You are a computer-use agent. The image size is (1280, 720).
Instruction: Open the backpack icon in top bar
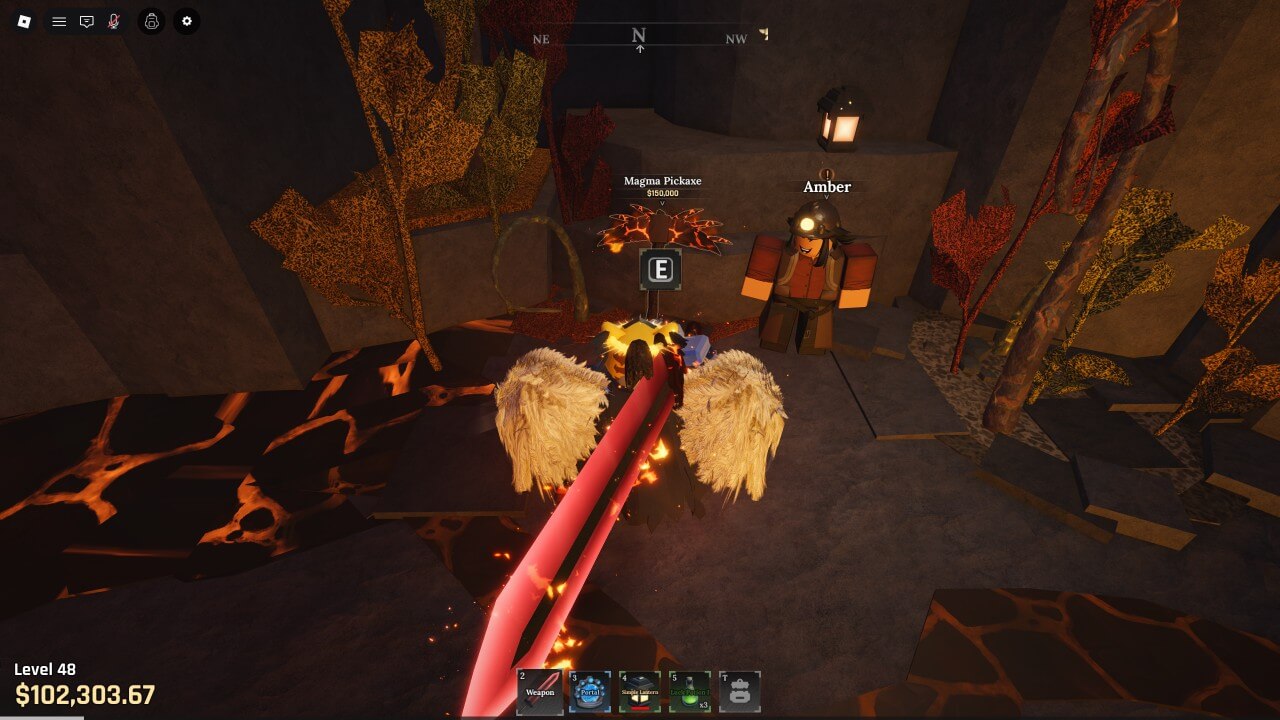[151, 21]
